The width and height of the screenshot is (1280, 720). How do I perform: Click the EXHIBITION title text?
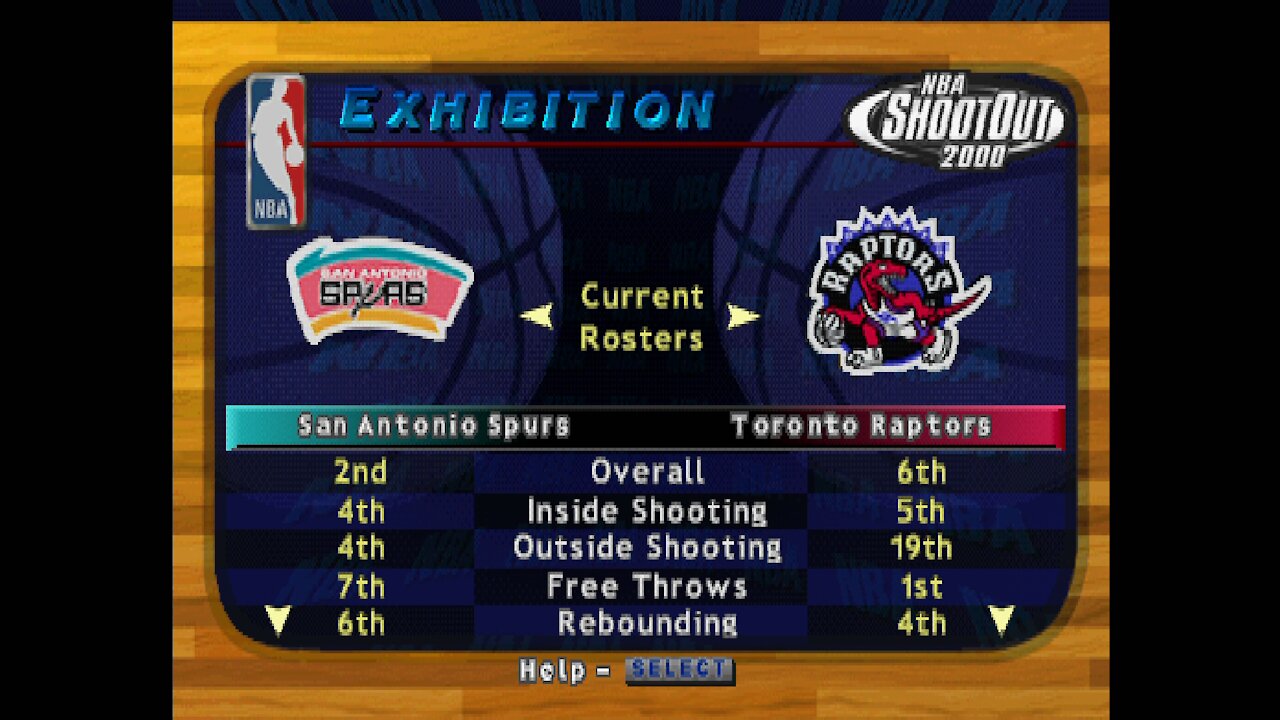click(528, 112)
